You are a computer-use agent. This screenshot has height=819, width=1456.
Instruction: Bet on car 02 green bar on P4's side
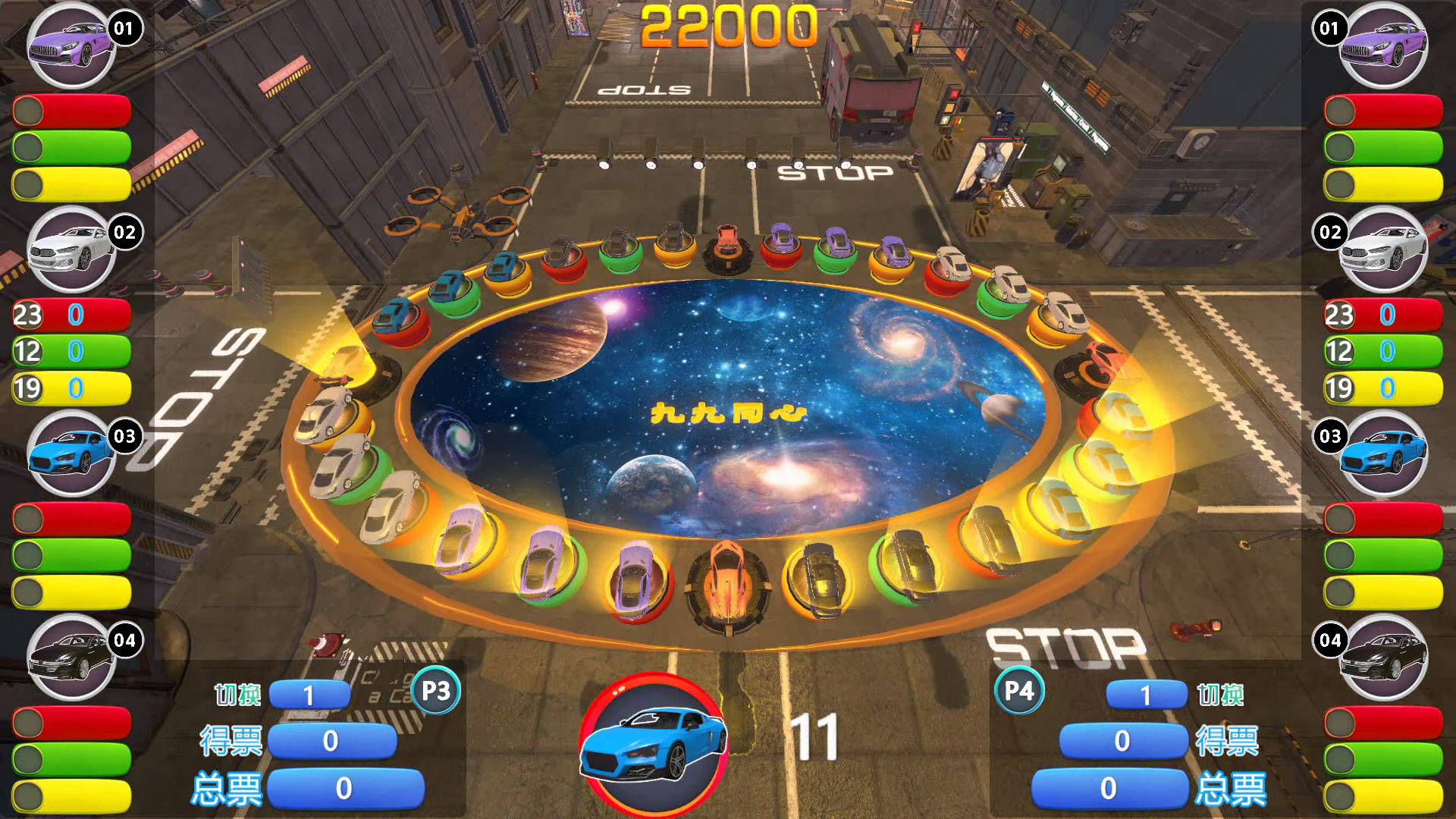(1383, 351)
